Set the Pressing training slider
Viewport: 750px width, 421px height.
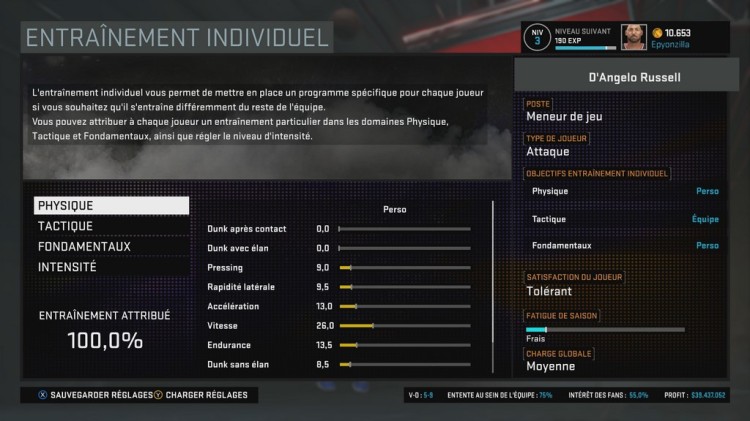405,268
